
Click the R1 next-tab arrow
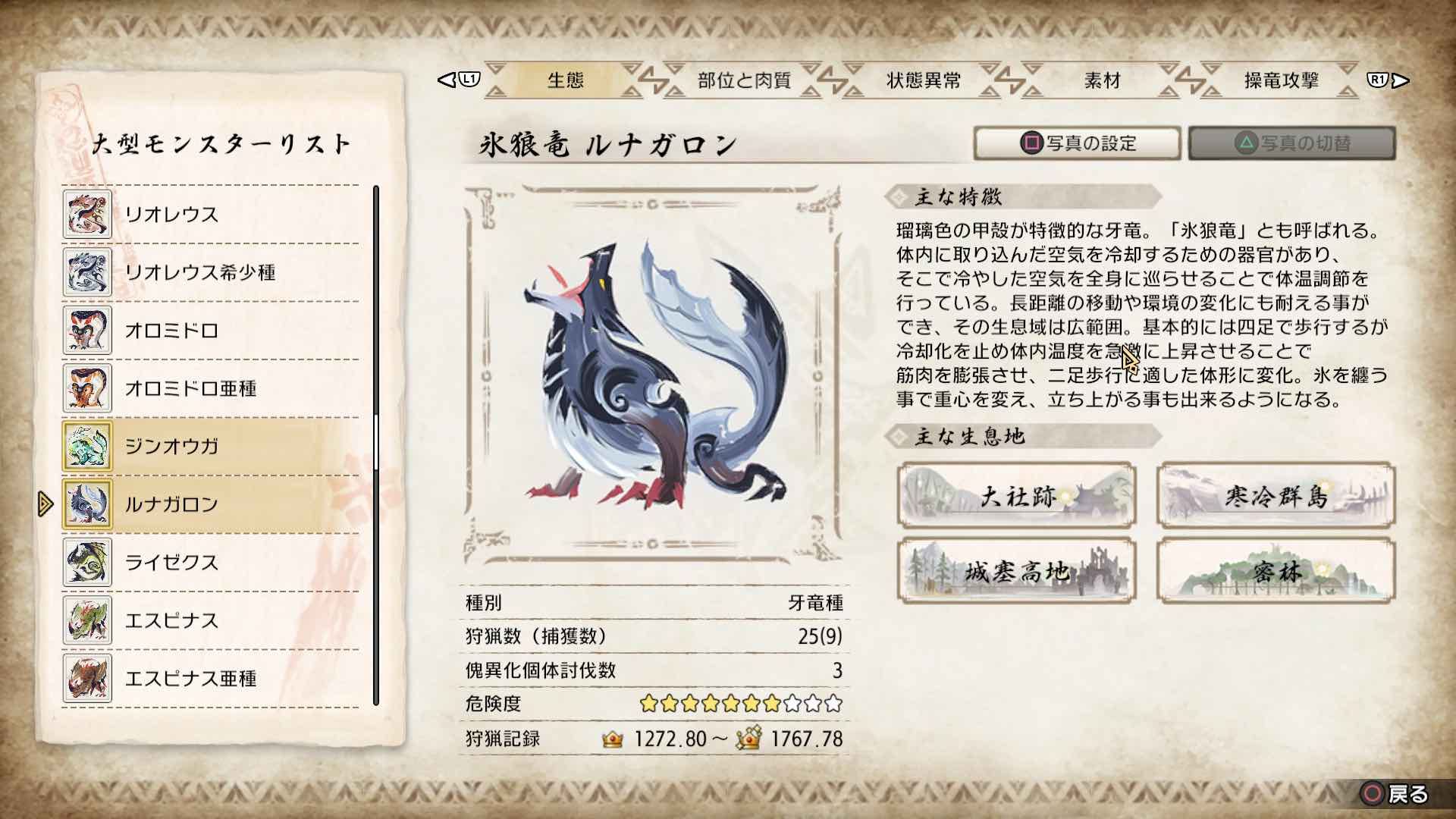point(1379,80)
